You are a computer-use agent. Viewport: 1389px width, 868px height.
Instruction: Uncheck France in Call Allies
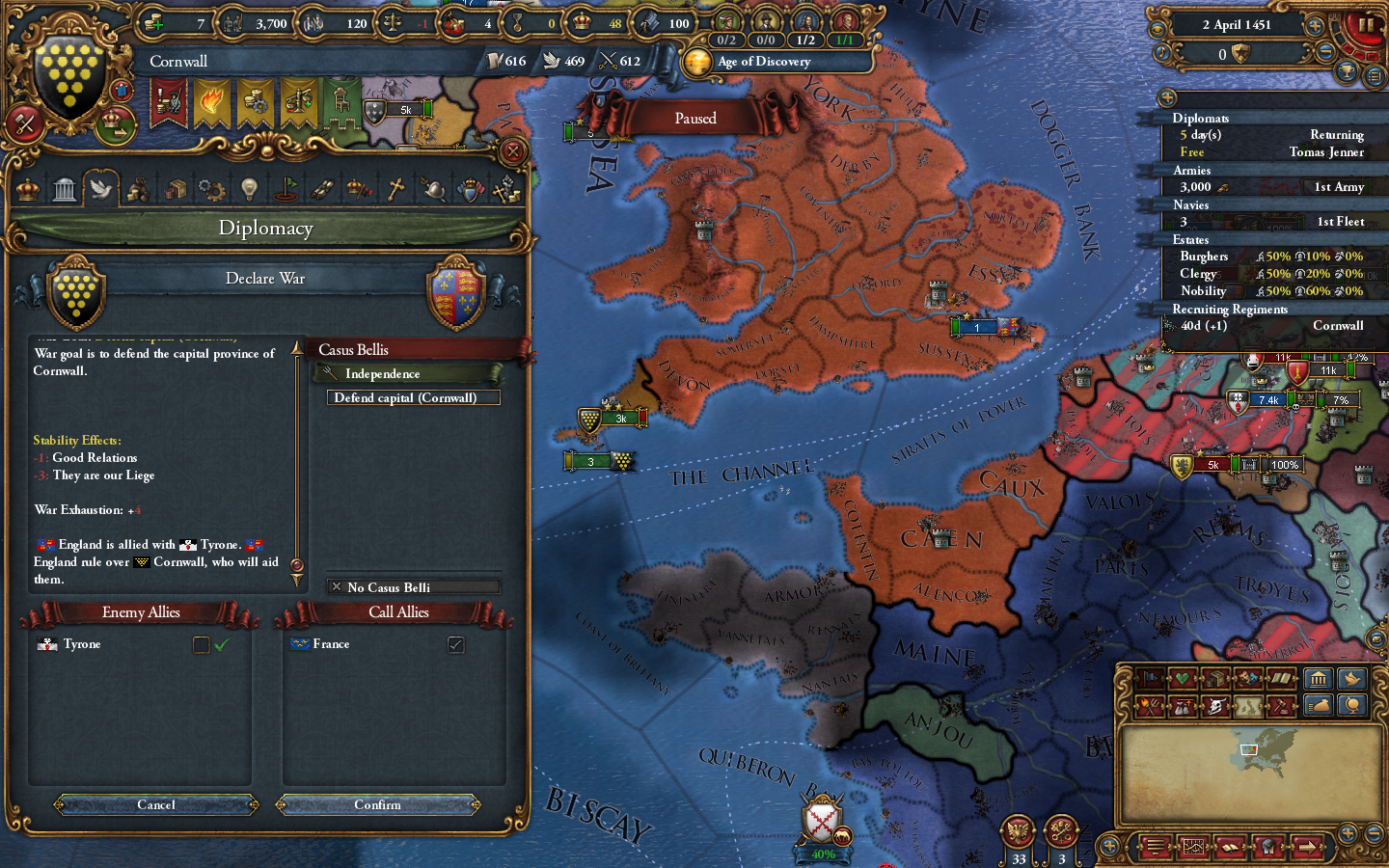454,644
